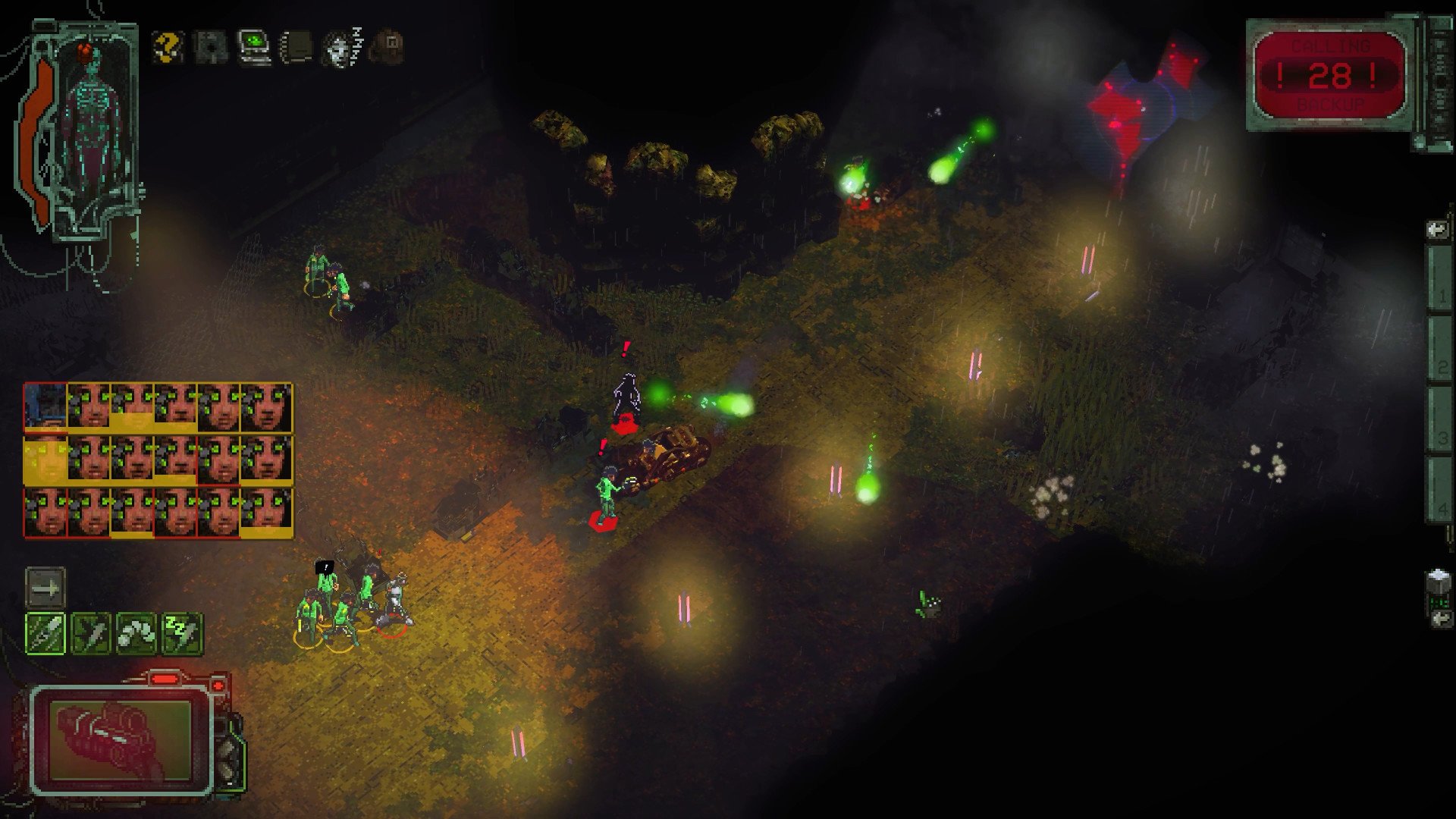Open the brown backpack inventory icon
This screenshot has width=1456, height=819.
[x=388, y=47]
